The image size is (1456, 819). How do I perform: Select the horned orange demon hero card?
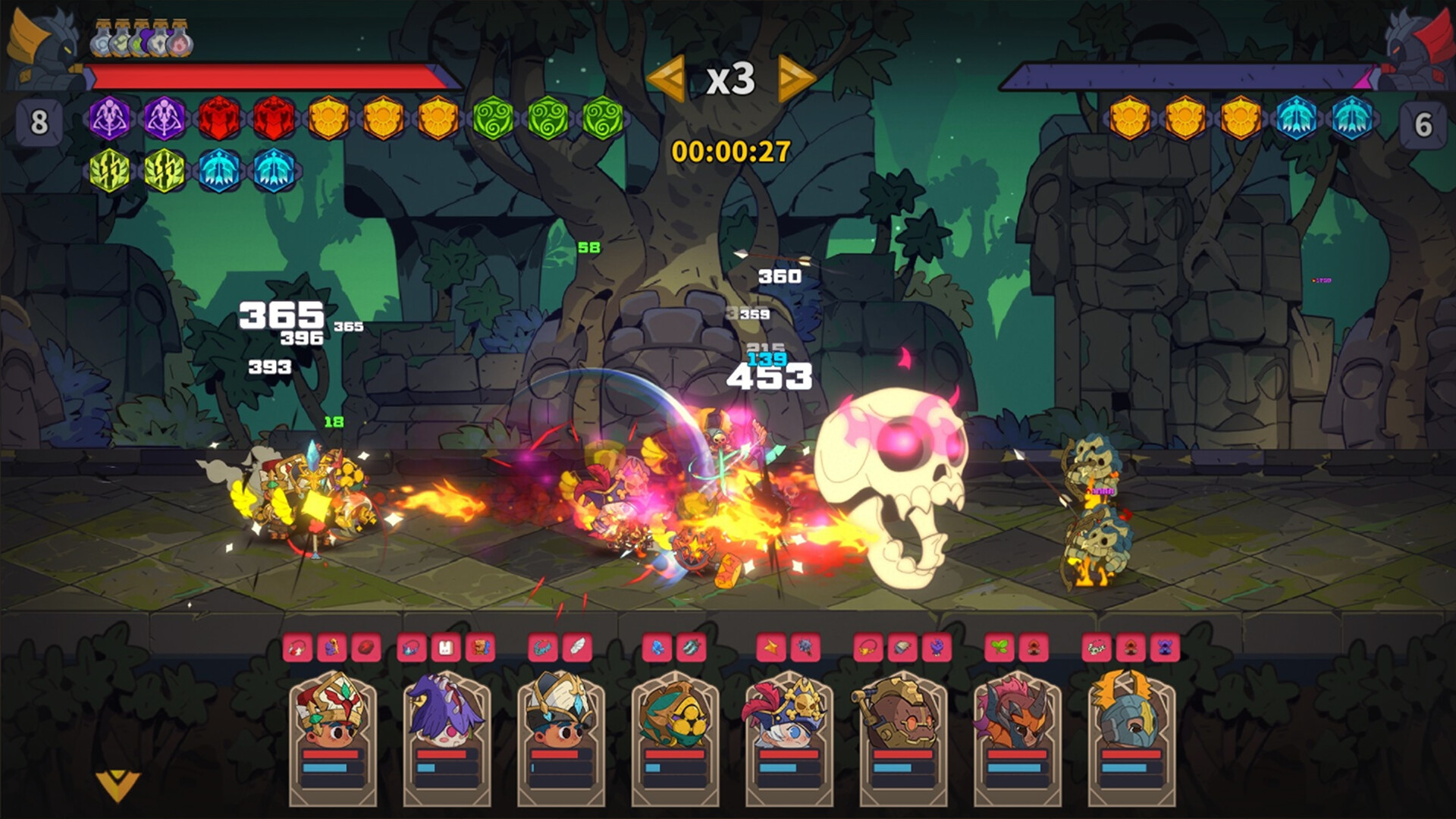pyautogui.click(x=1017, y=737)
